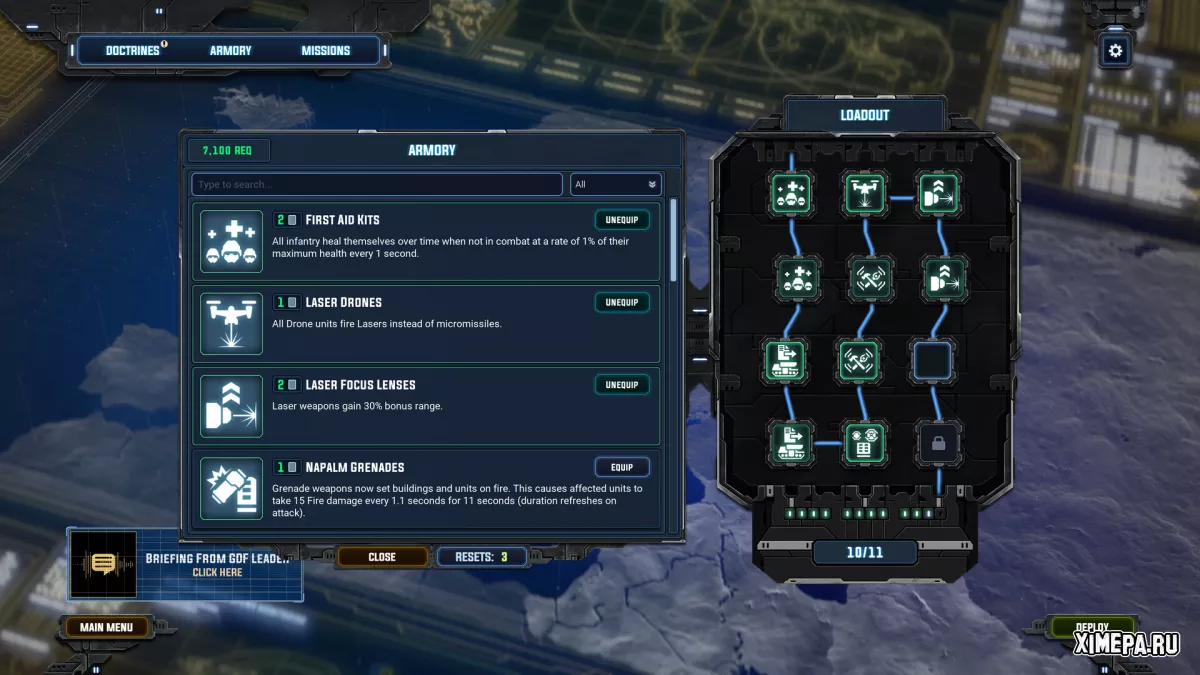
Task: Return to the Main Menu
Action: [106, 628]
